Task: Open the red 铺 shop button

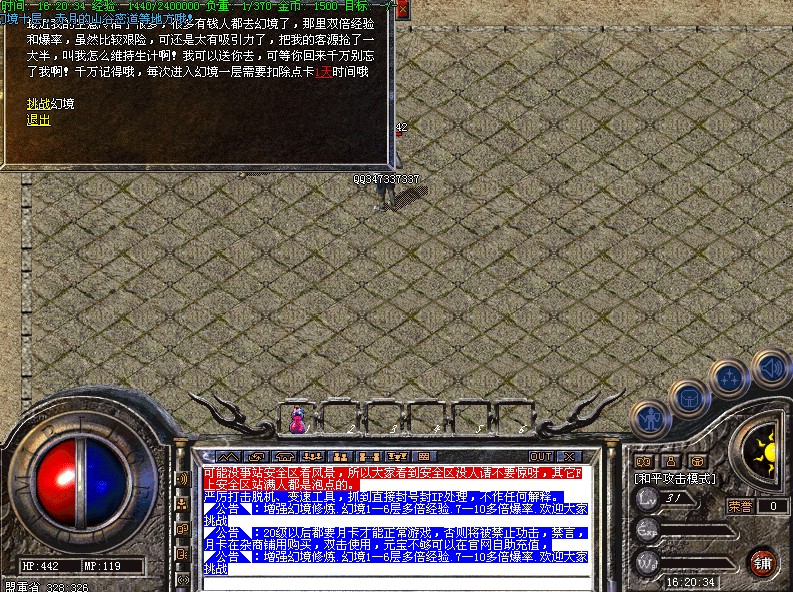Action: pos(762,561)
